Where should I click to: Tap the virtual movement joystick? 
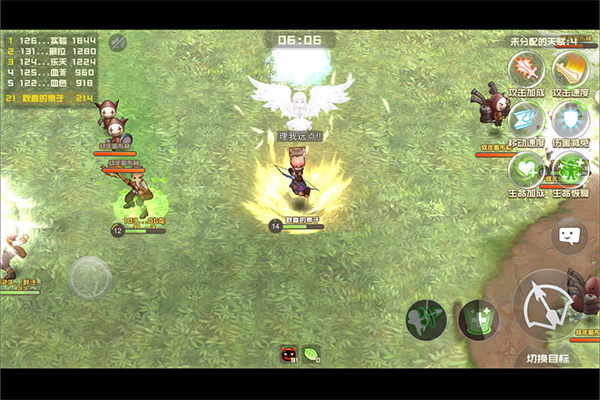(x=90, y=277)
